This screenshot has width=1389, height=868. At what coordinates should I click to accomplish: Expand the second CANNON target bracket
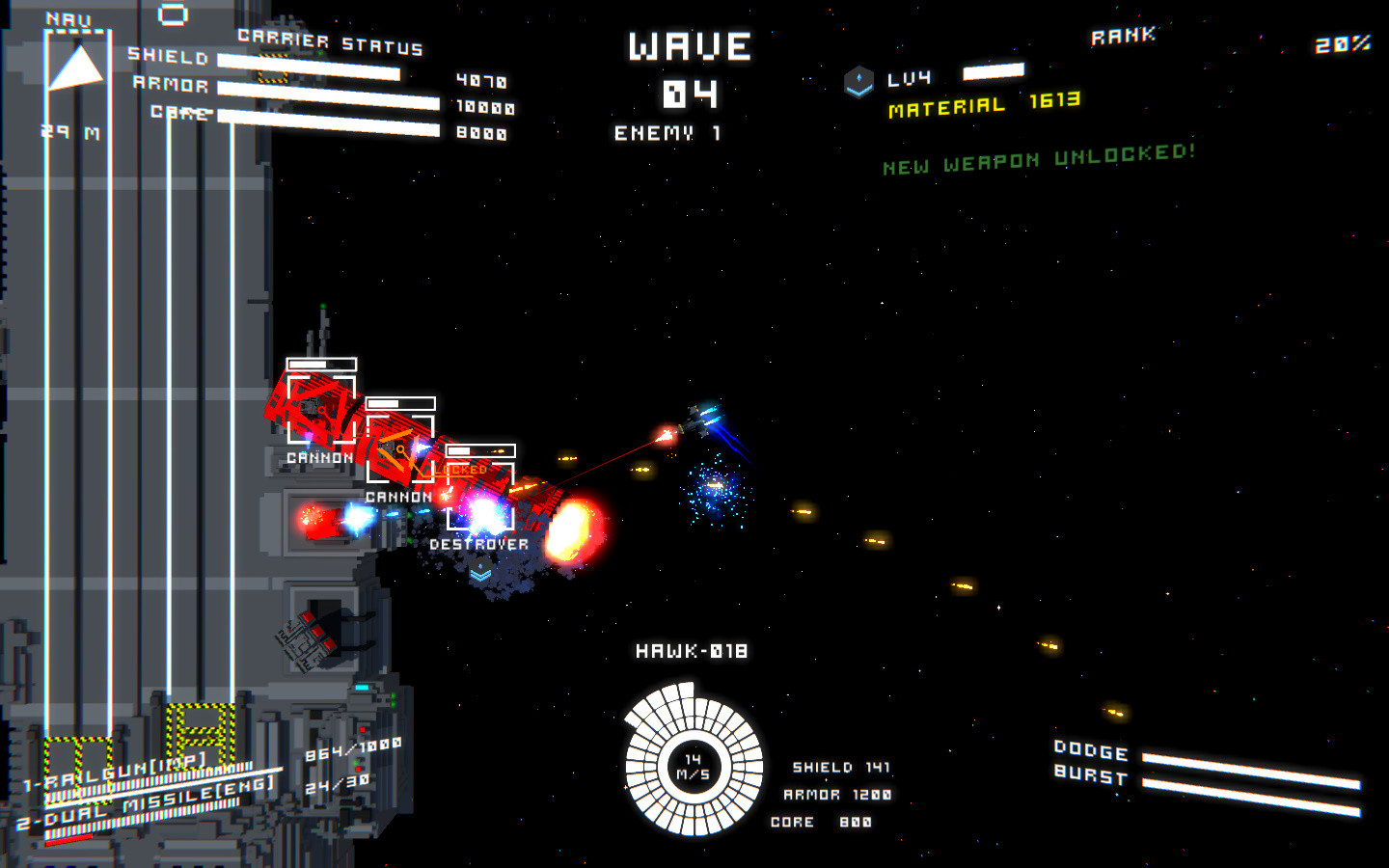(x=399, y=448)
